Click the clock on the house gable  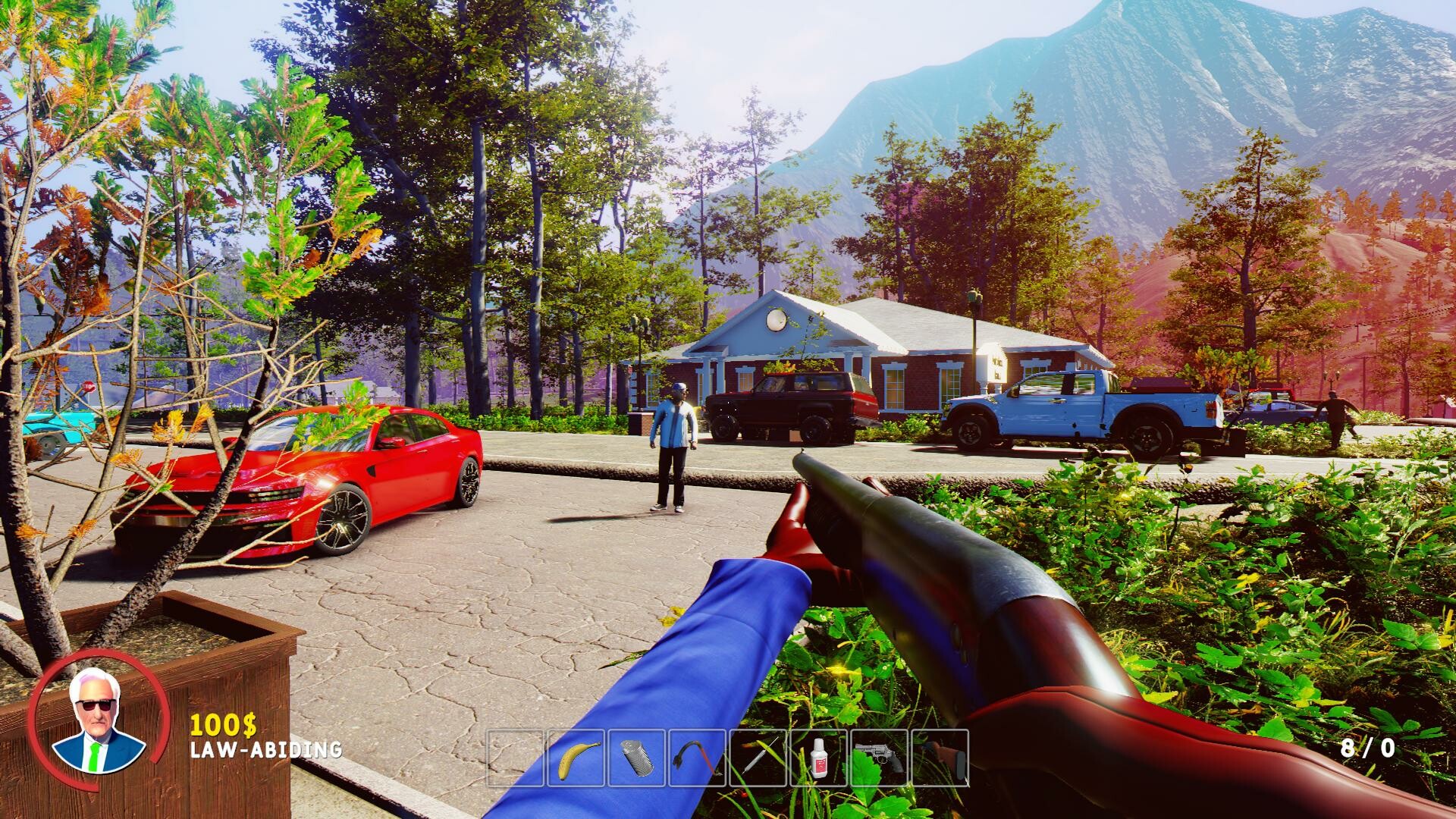(777, 321)
